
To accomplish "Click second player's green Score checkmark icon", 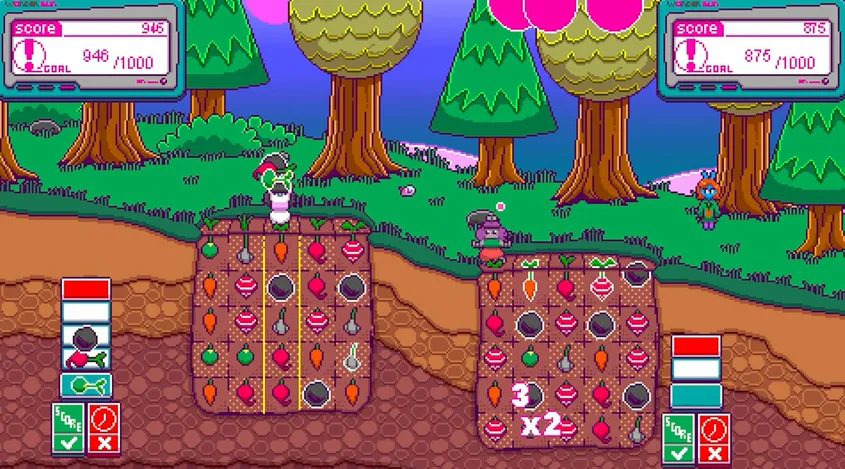I will point(679,437).
